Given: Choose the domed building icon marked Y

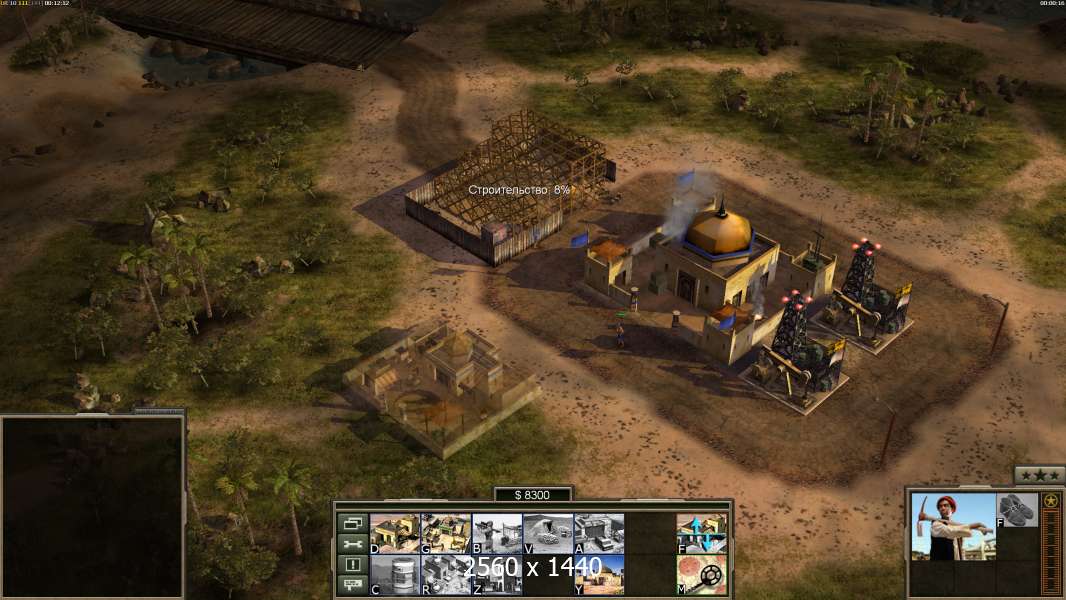Looking at the screenshot, I should (599, 575).
